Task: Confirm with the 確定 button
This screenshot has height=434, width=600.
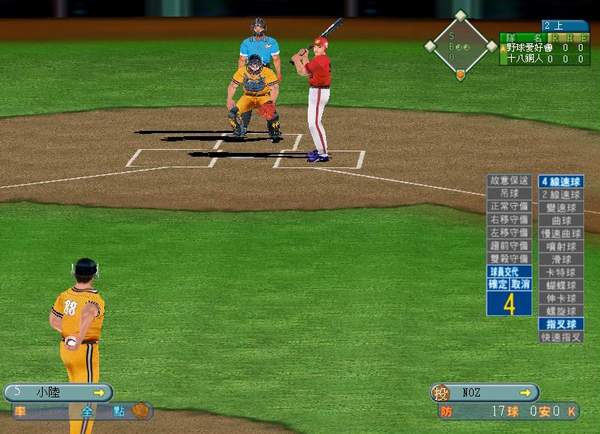Action: [x=498, y=284]
